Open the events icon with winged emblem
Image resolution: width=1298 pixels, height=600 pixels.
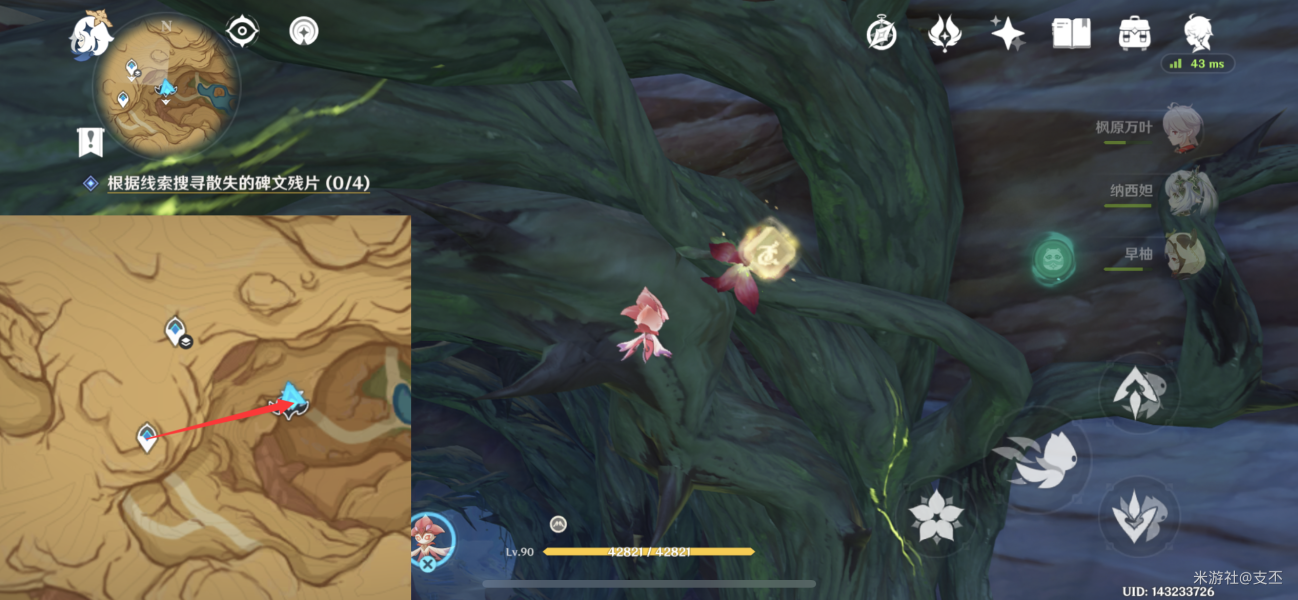944,33
